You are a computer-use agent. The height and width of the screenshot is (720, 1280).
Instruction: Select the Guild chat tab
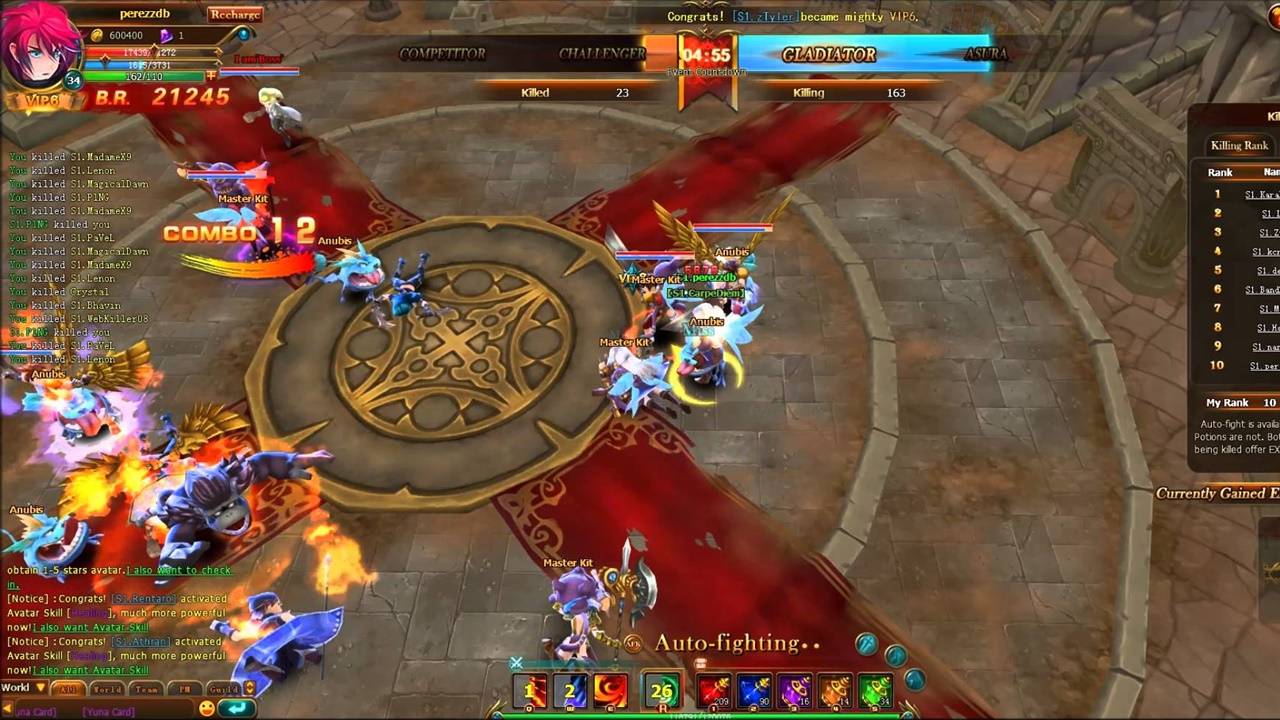[x=223, y=689]
